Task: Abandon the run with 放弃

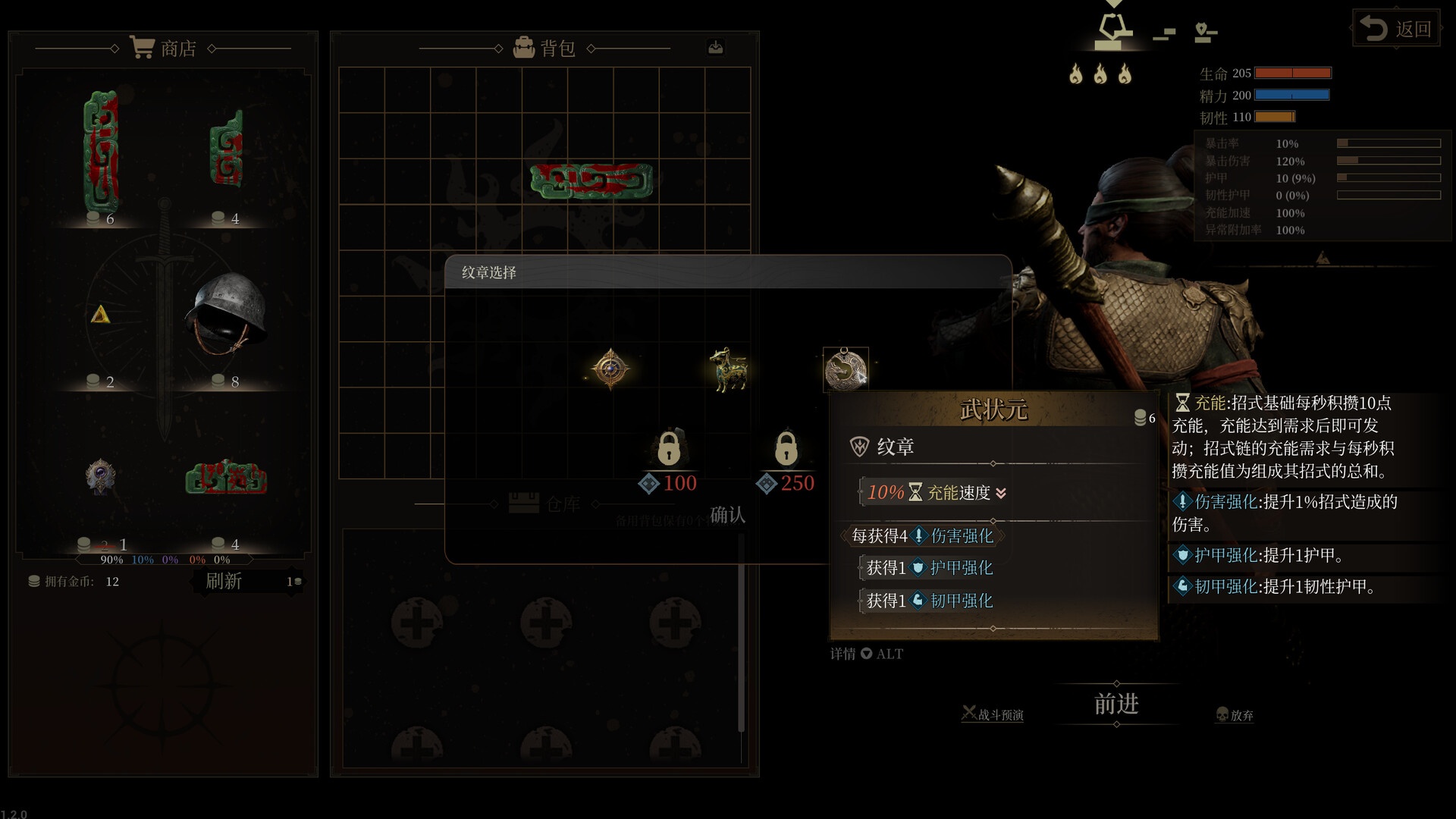Action: (1235, 714)
